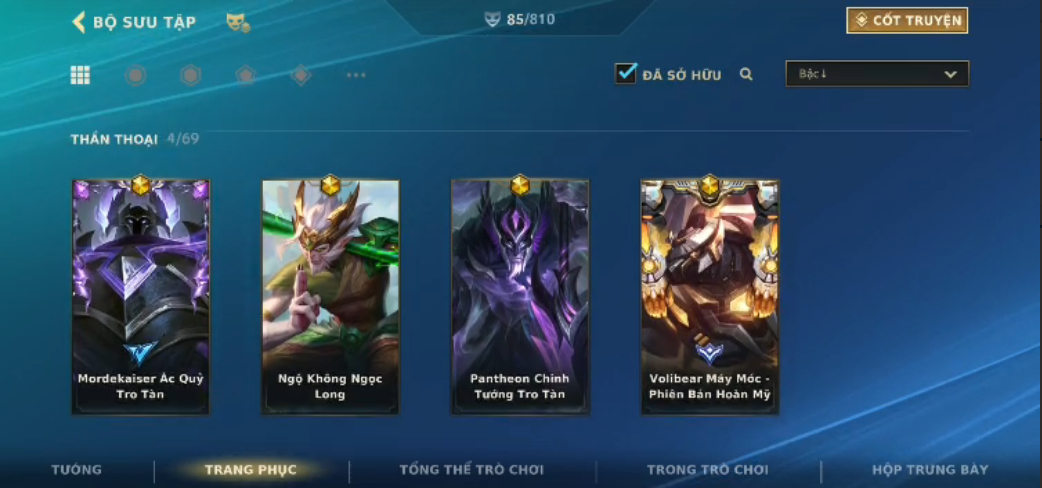The width and height of the screenshot is (1042, 488).
Task: Select the Trang Phục tab
Action: pos(250,470)
